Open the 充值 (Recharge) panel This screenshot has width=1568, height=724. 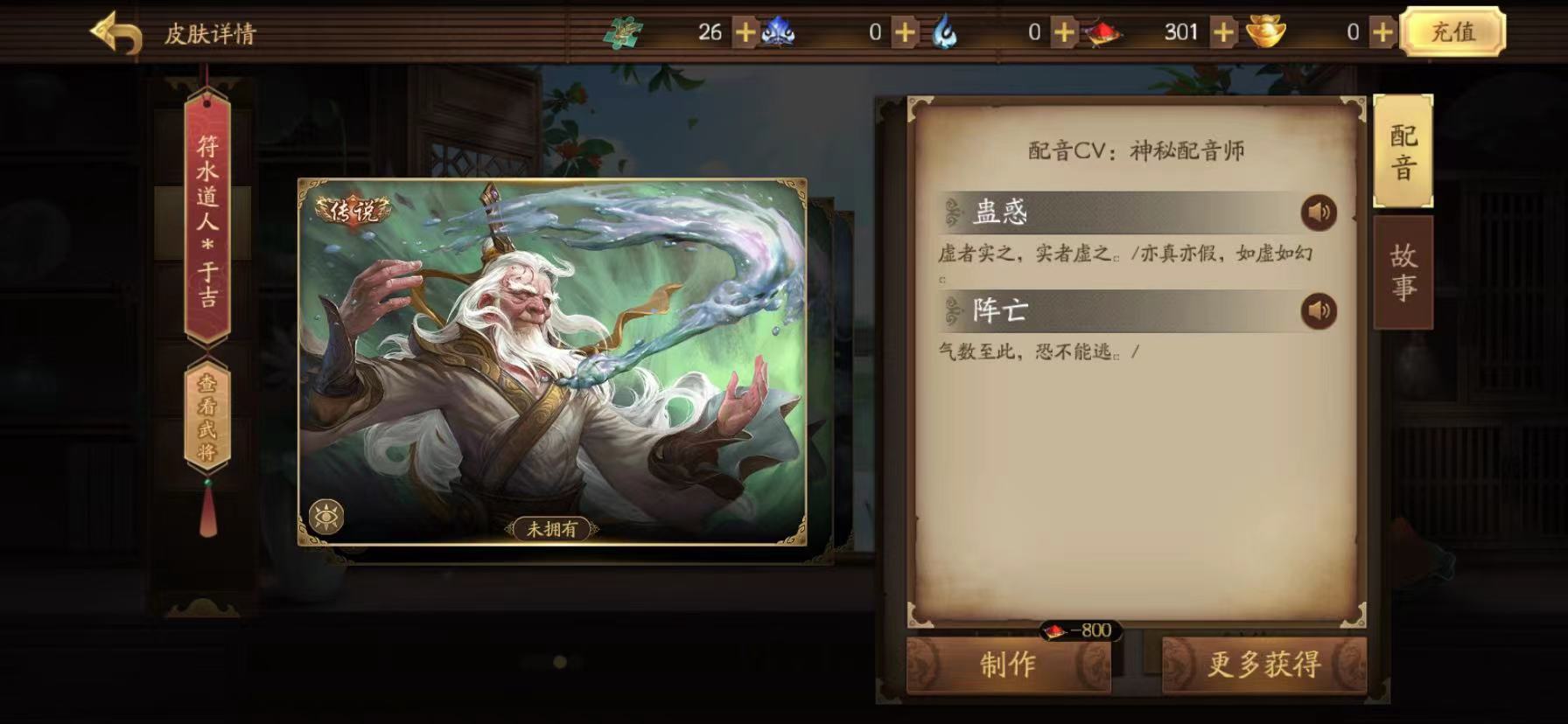point(1453,32)
